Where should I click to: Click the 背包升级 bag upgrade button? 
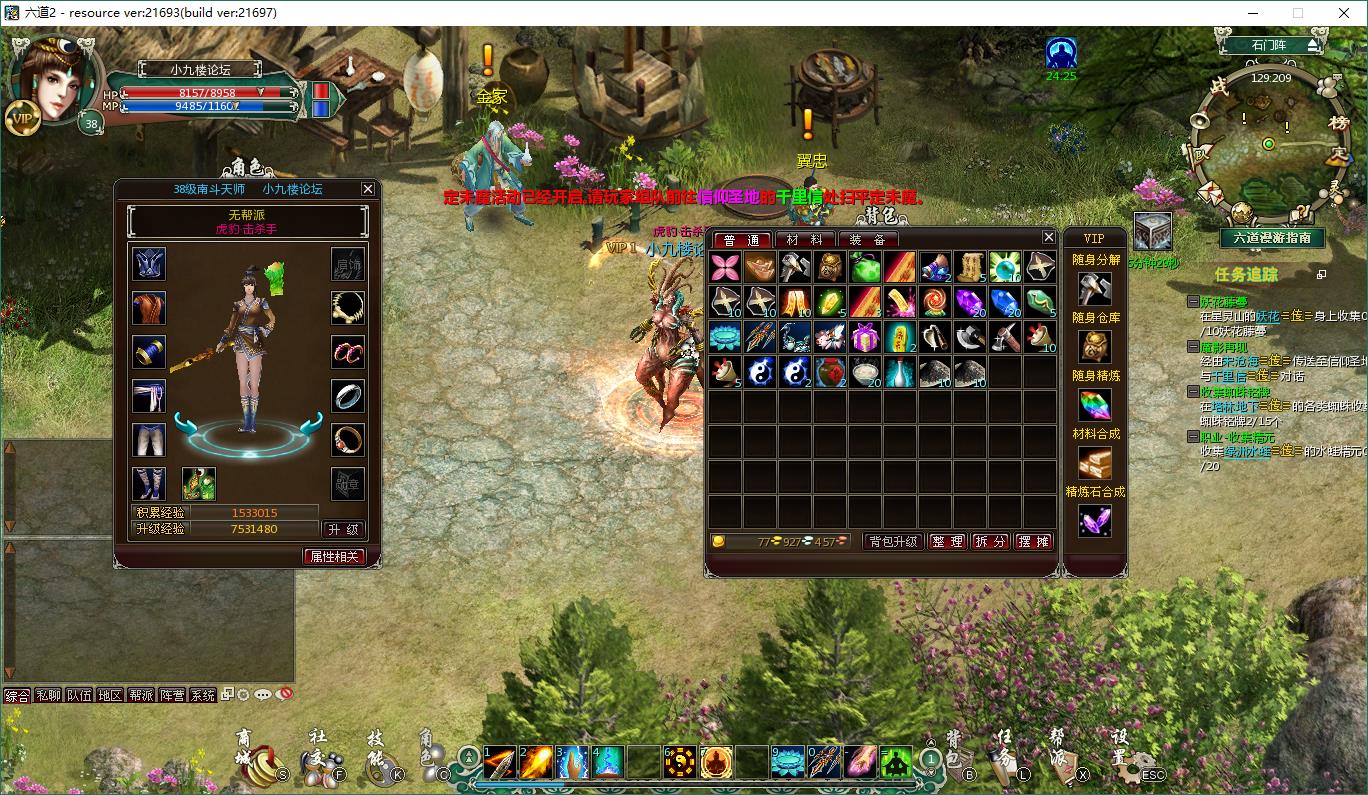point(892,541)
